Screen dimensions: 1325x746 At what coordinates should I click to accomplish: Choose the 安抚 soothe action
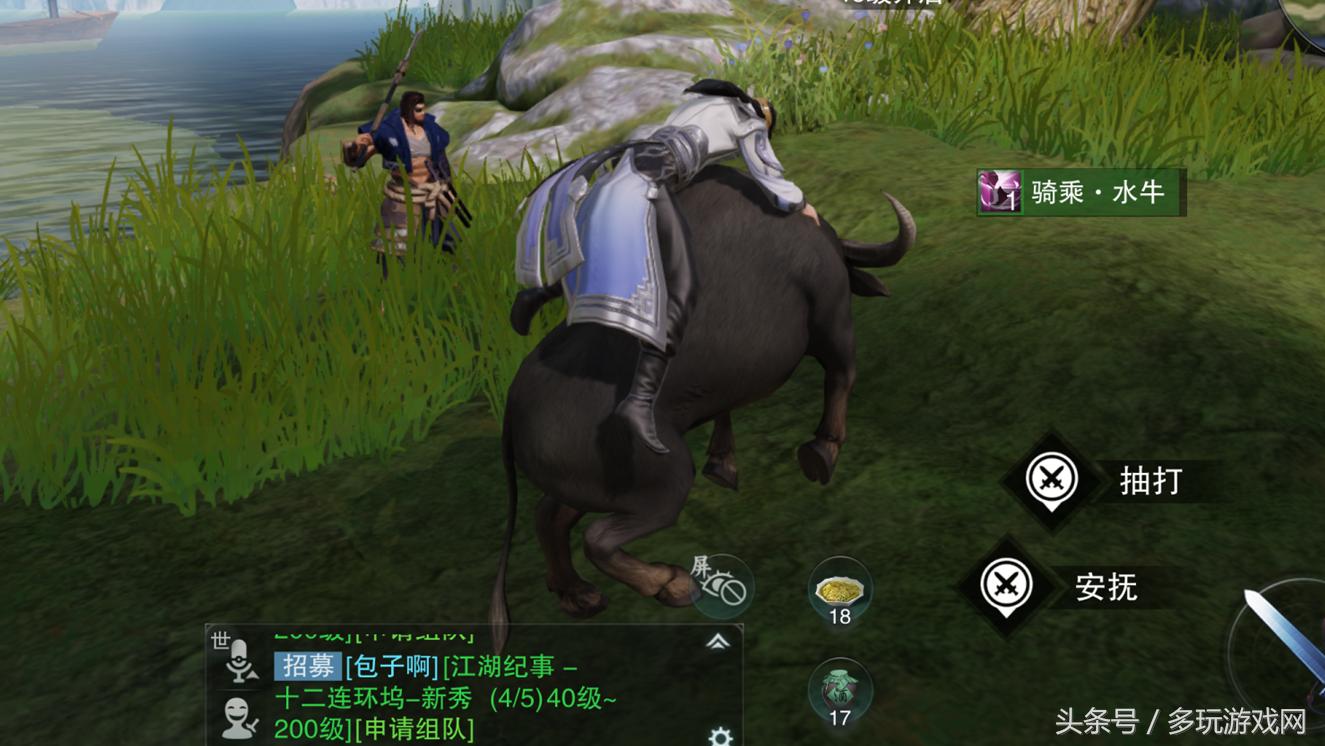click(1007, 586)
